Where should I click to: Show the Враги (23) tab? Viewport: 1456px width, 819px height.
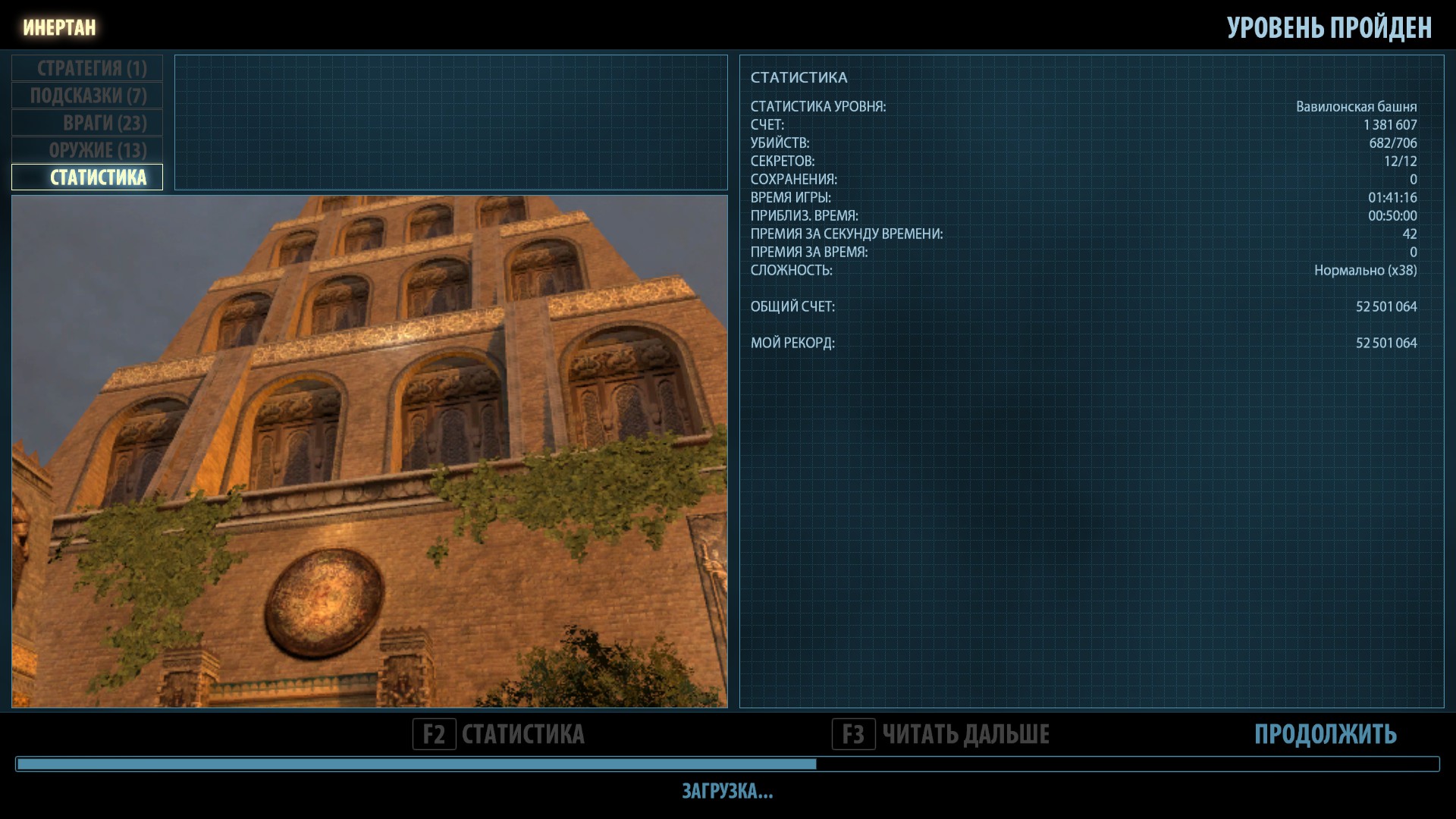pos(88,123)
